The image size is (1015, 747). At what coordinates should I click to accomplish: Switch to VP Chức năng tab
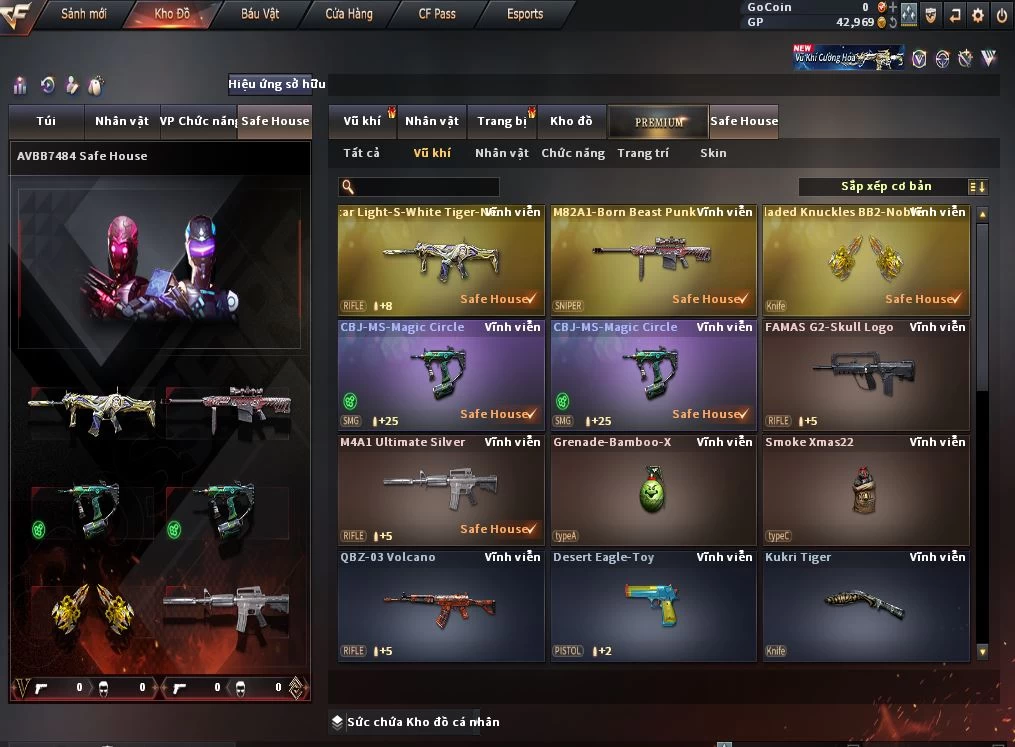pyautogui.click(x=198, y=121)
